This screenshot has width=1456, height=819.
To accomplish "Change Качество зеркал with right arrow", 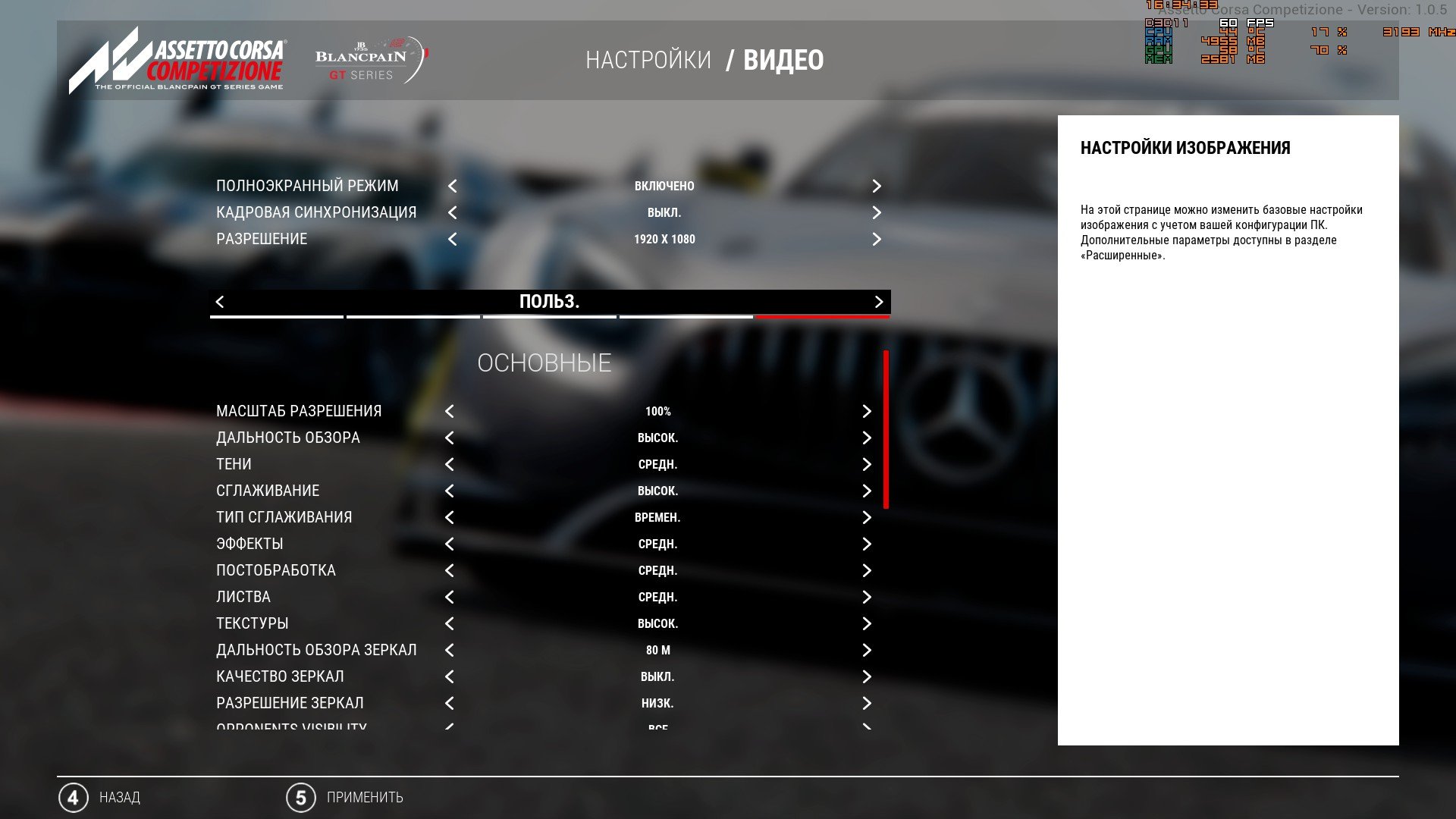I will pos(867,677).
